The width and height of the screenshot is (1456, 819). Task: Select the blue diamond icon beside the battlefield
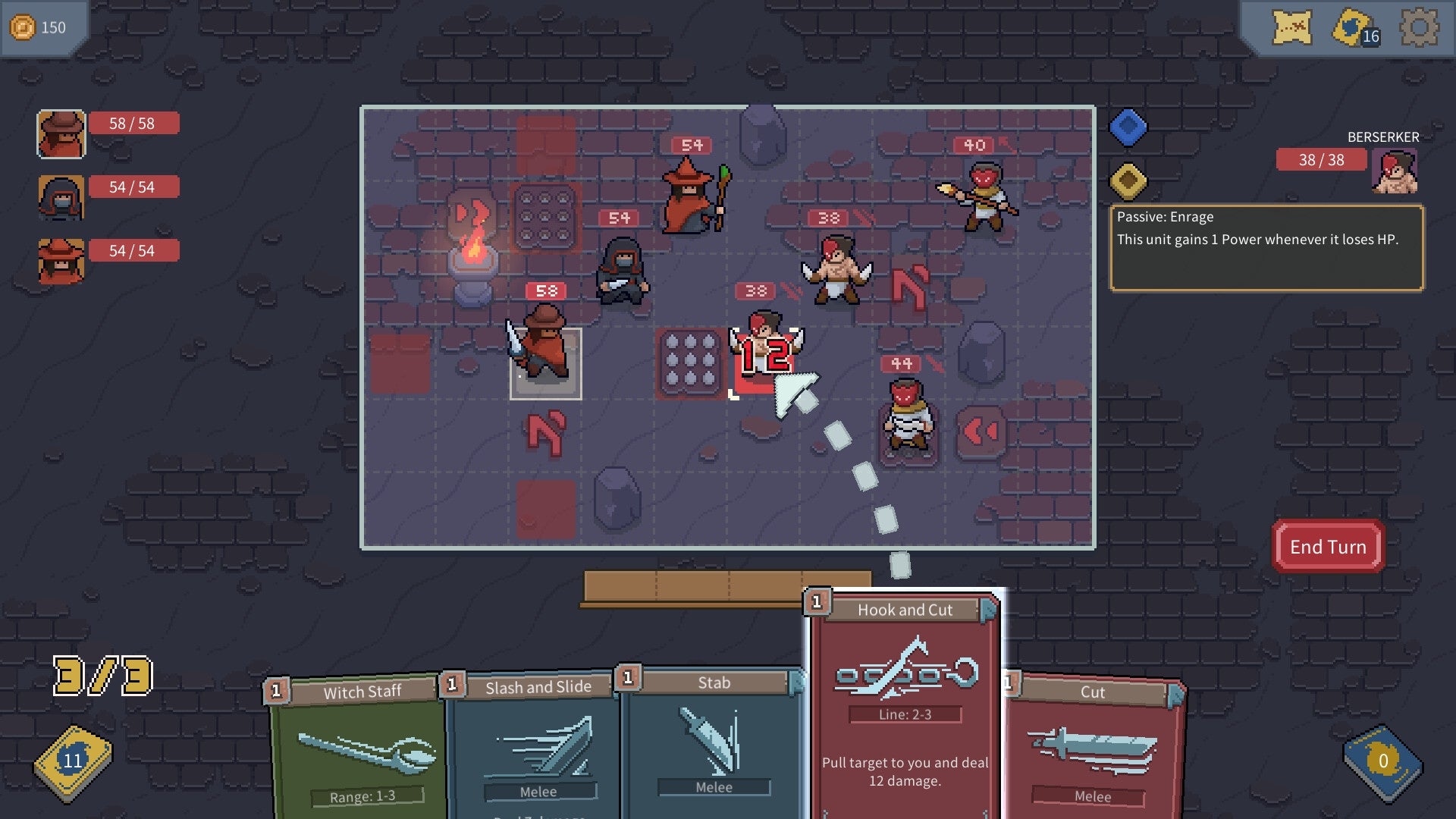click(x=1128, y=126)
